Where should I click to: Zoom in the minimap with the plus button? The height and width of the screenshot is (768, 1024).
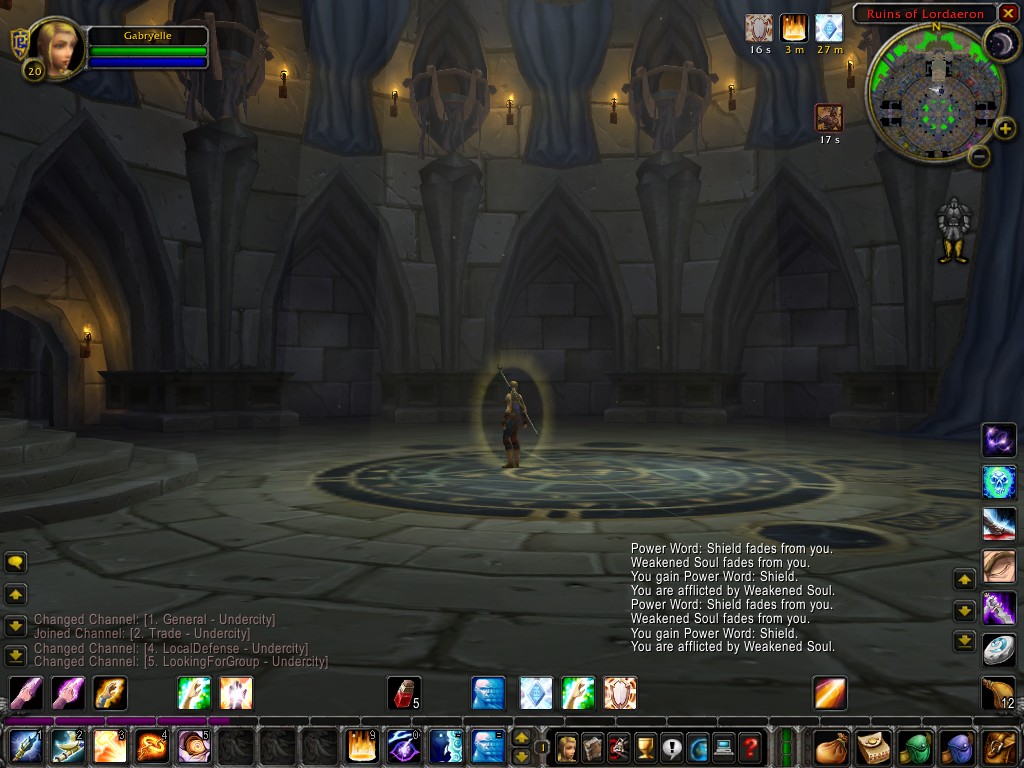point(1005,129)
